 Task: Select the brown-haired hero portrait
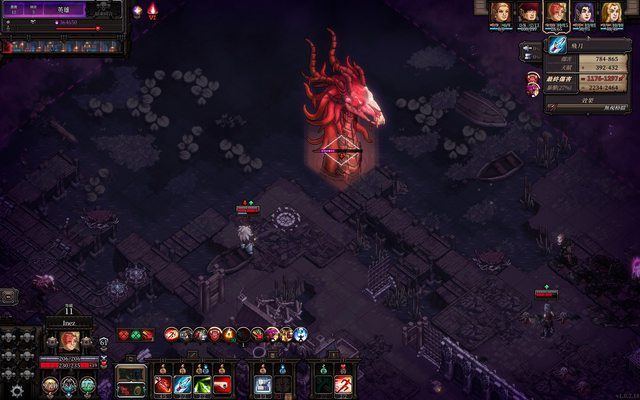pos(499,13)
